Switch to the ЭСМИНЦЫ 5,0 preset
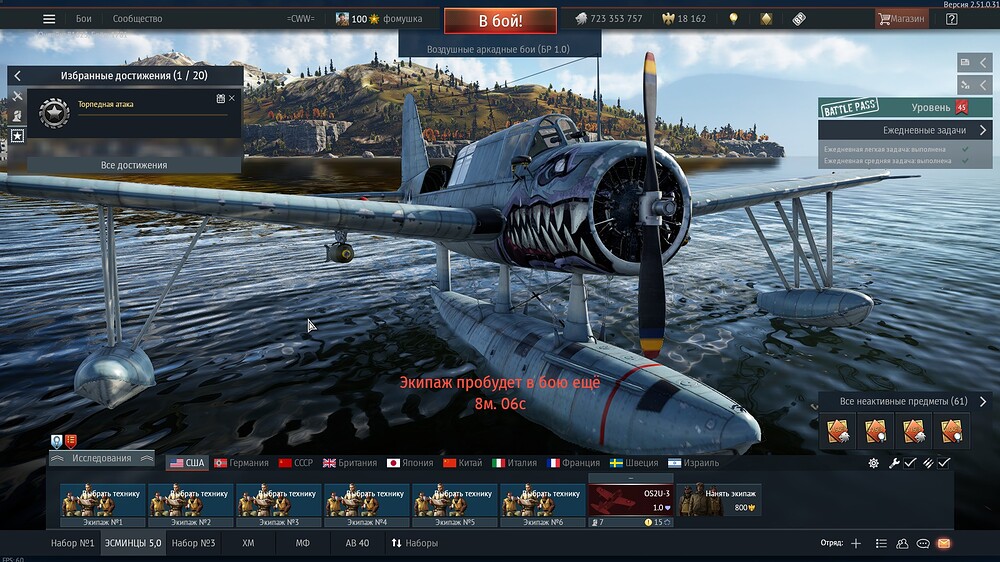This screenshot has width=1000, height=562. point(133,543)
